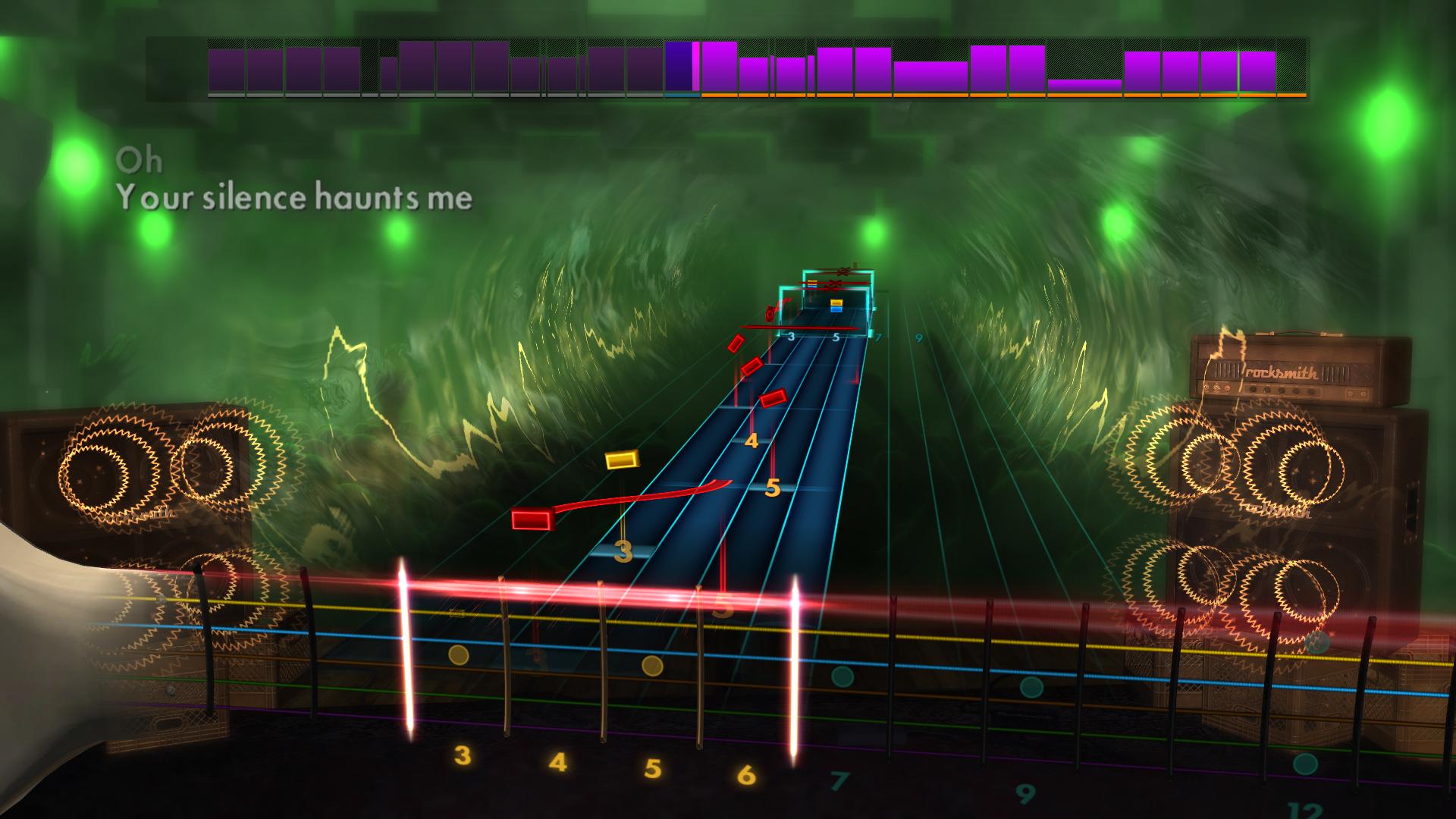Click the number 5 label on the highway

click(x=773, y=489)
